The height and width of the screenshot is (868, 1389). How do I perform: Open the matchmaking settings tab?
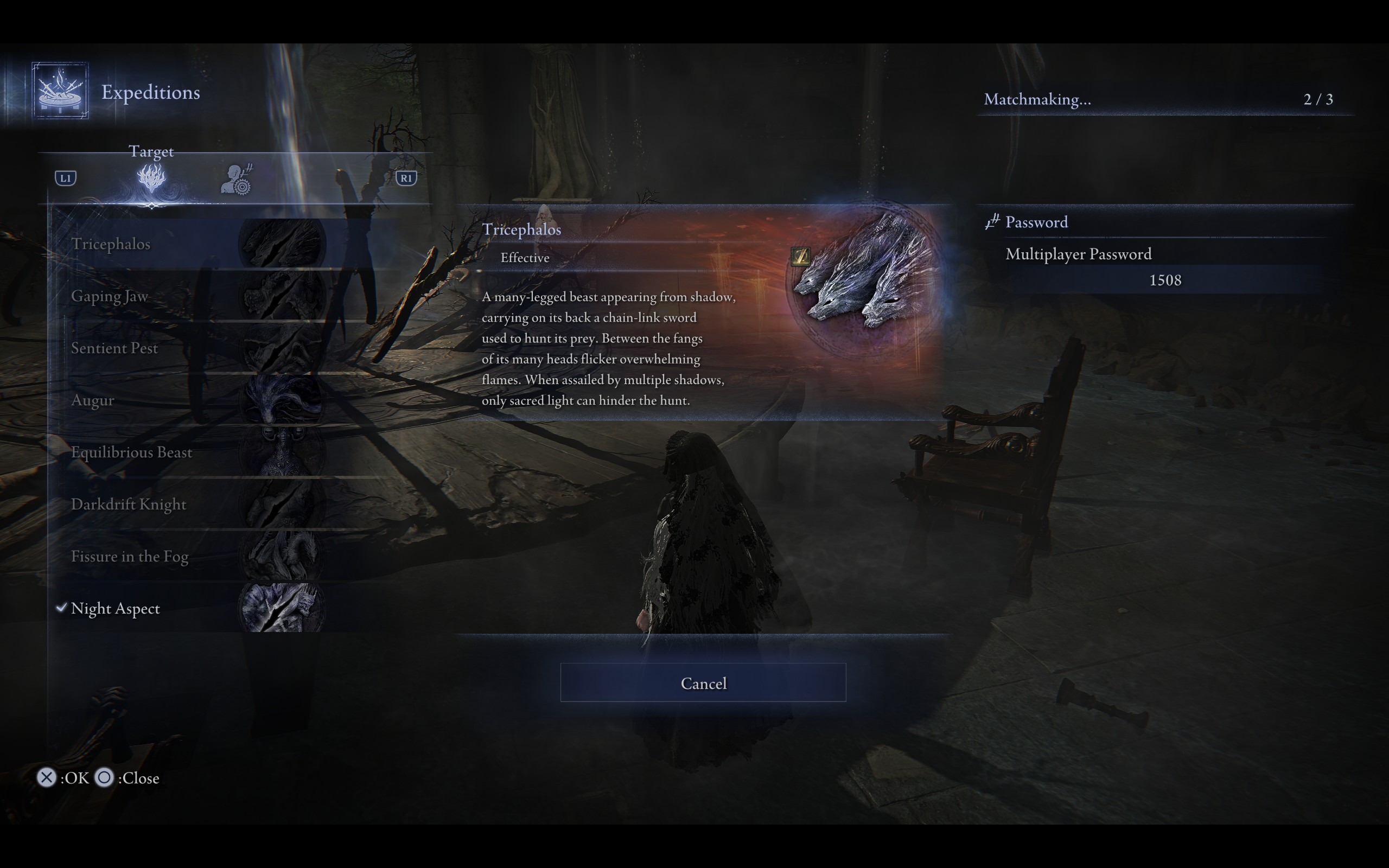pos(237,180)
